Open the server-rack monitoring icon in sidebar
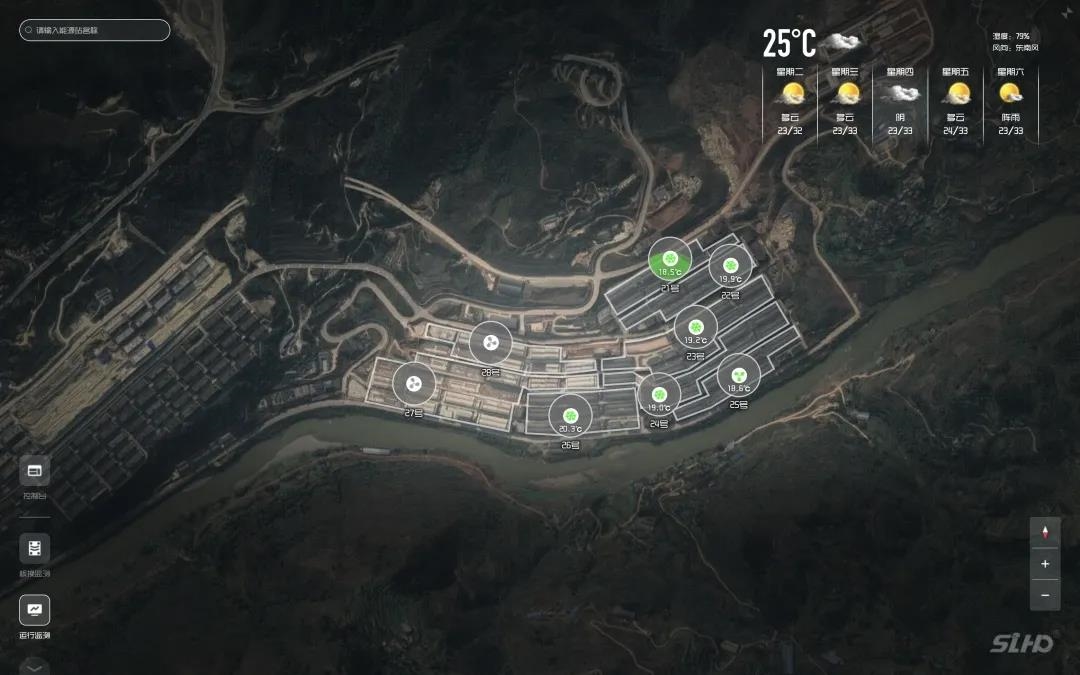1080x675 pixels. click(x=35, y=548)
